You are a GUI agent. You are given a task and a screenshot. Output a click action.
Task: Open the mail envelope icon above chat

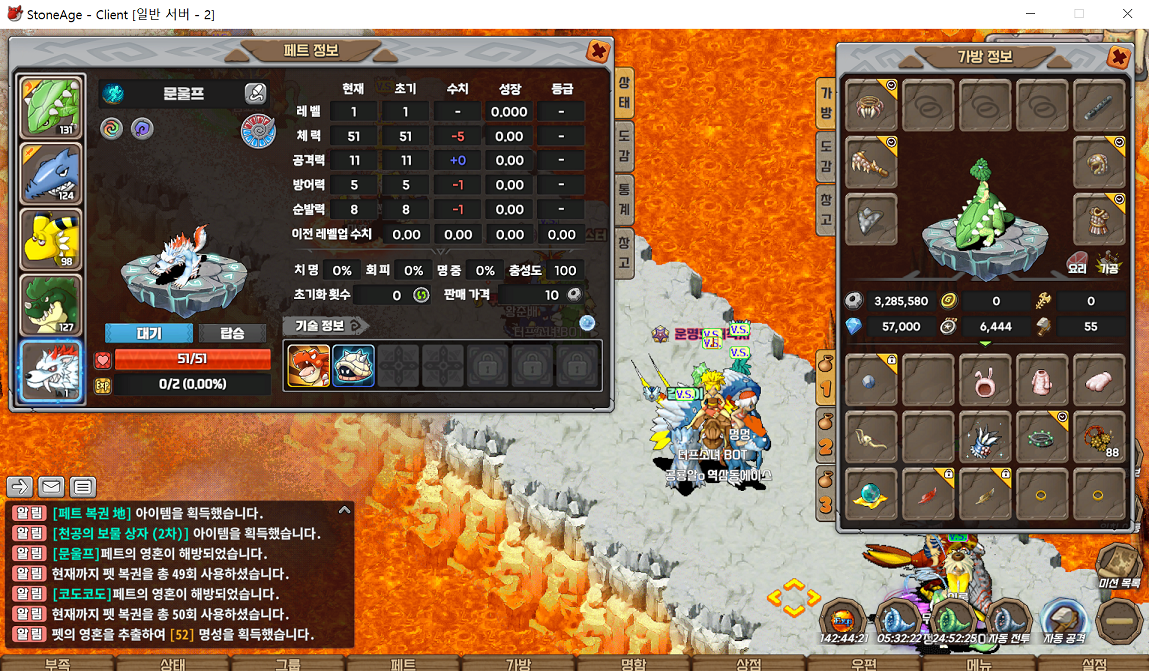click(51, 487)
